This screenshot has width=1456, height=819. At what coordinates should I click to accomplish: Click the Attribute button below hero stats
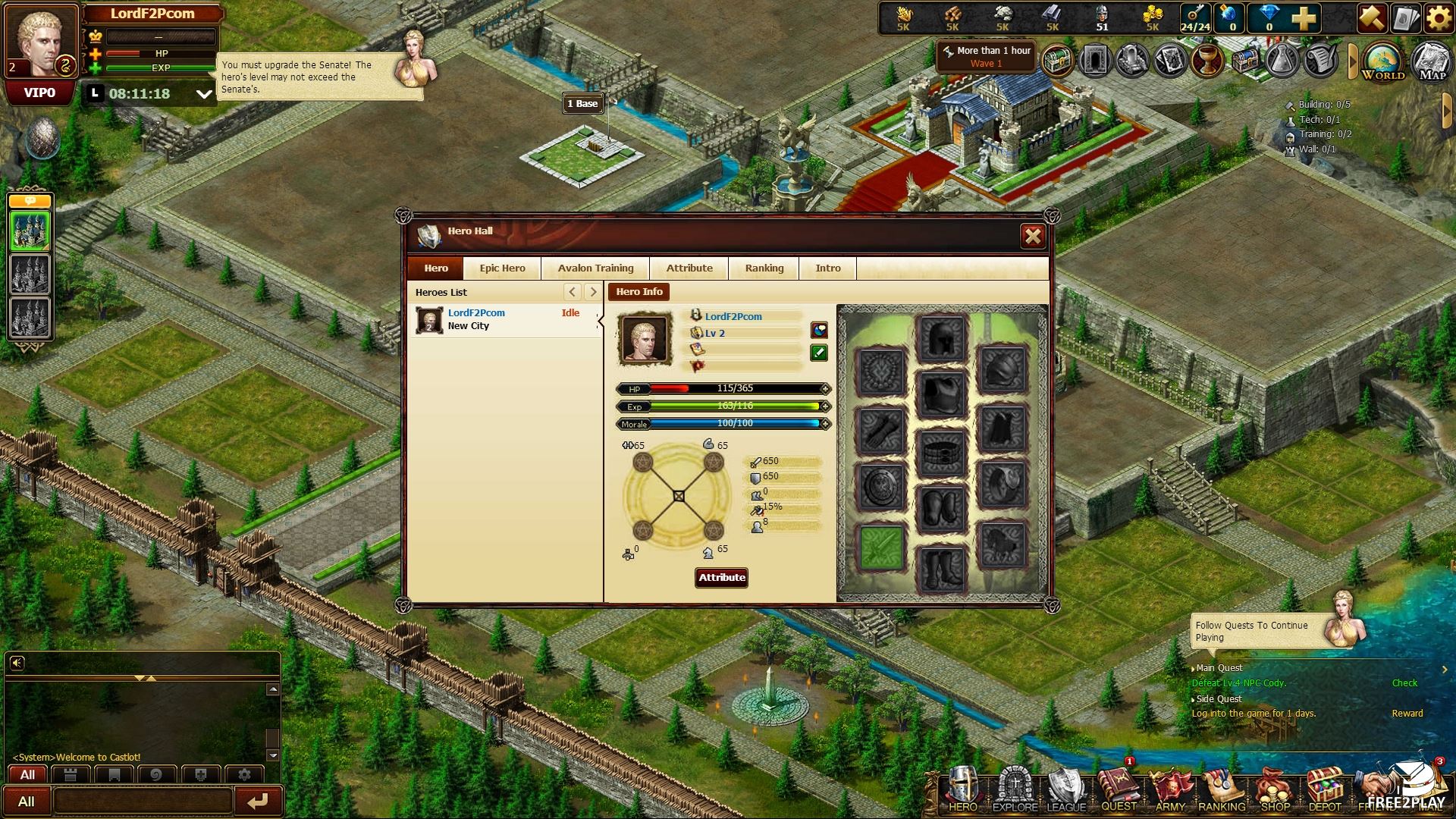(x=722, y=578)
